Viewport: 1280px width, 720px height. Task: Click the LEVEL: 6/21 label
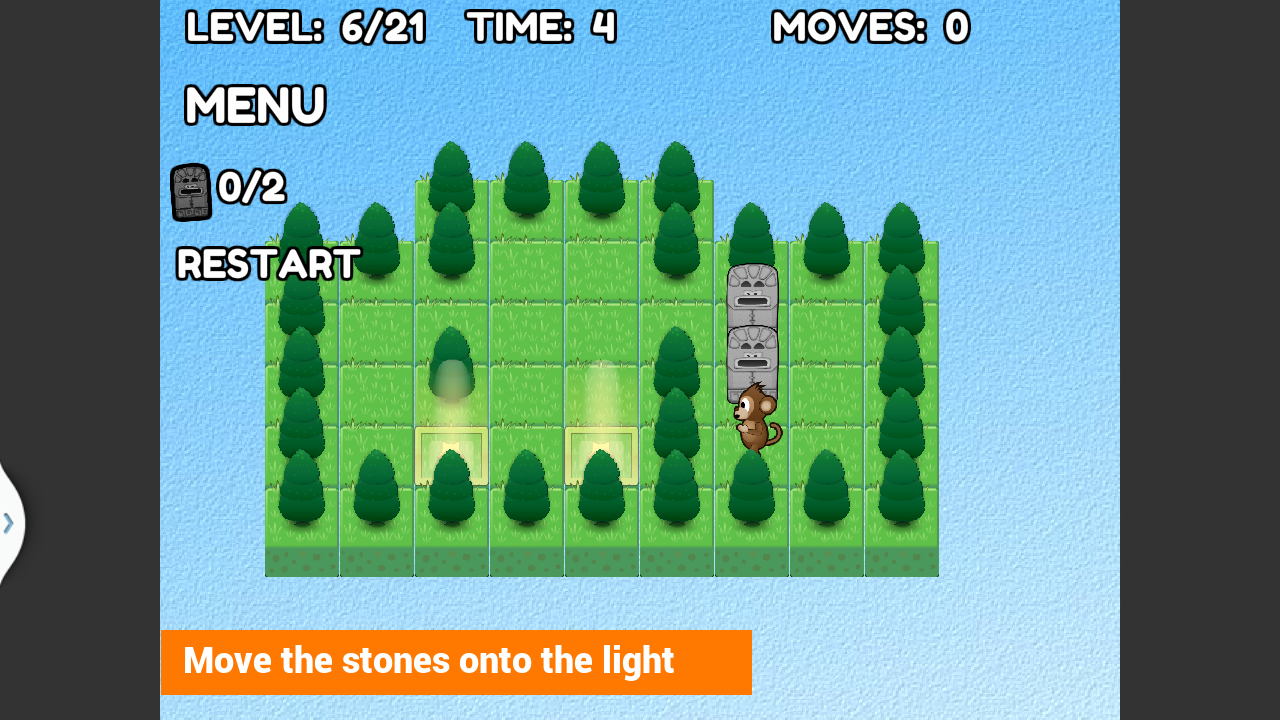[305, 27]
